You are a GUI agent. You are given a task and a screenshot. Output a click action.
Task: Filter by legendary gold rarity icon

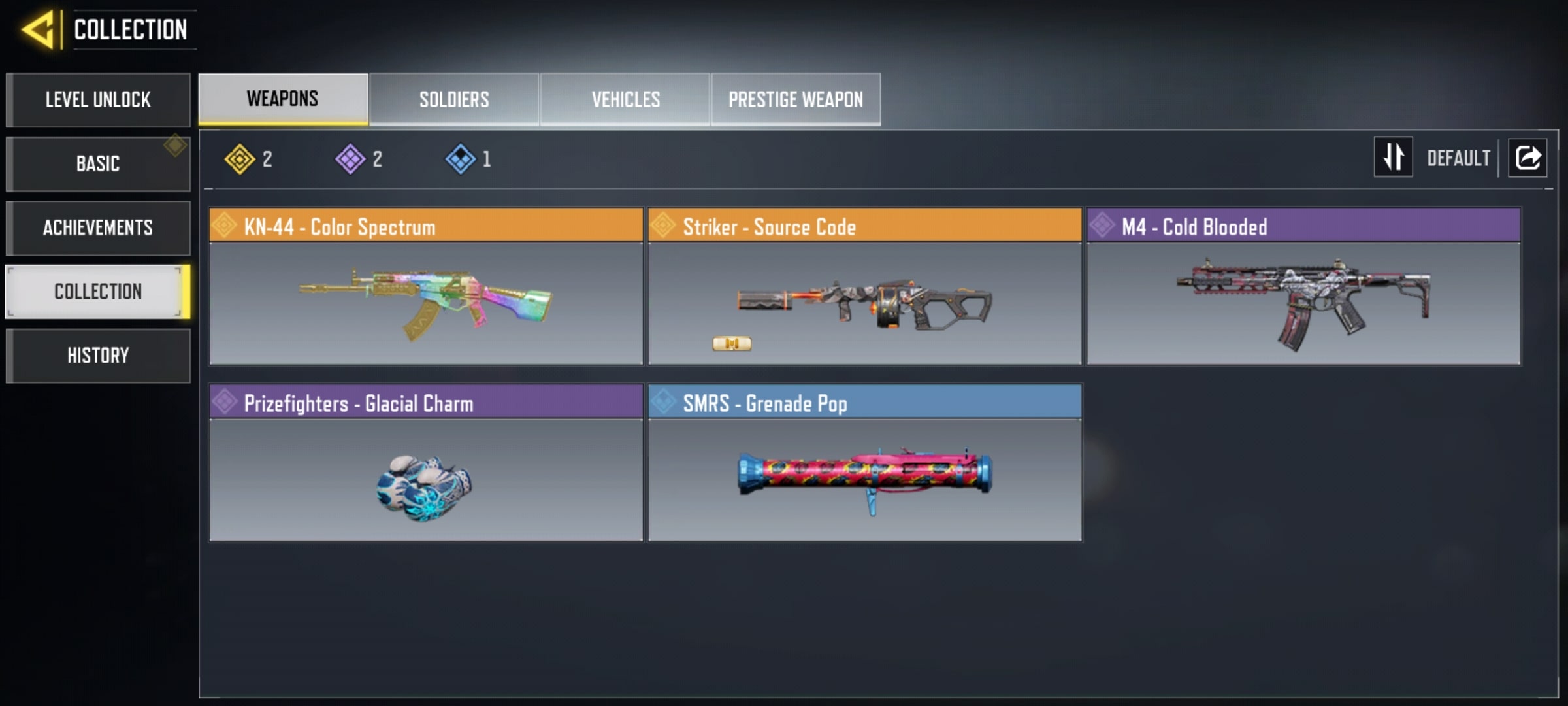[240, 159]
